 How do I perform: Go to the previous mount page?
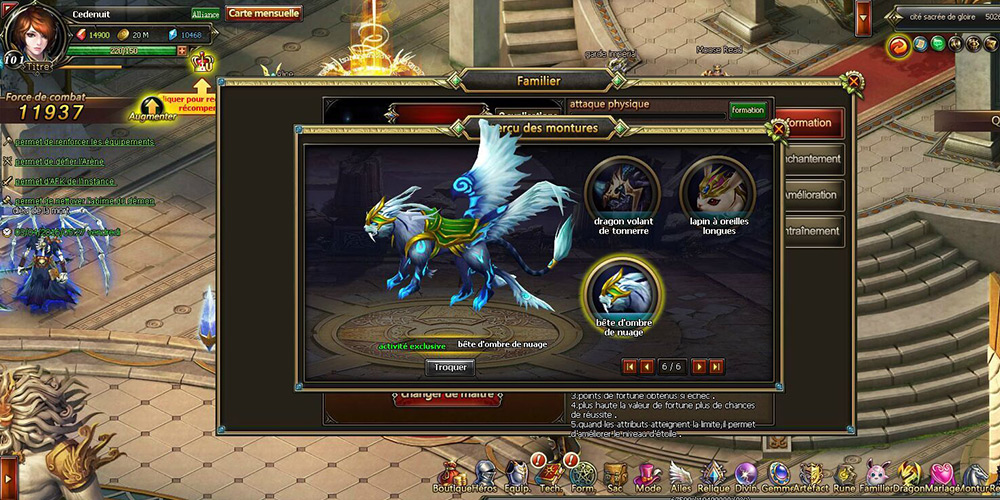point(646,367)
